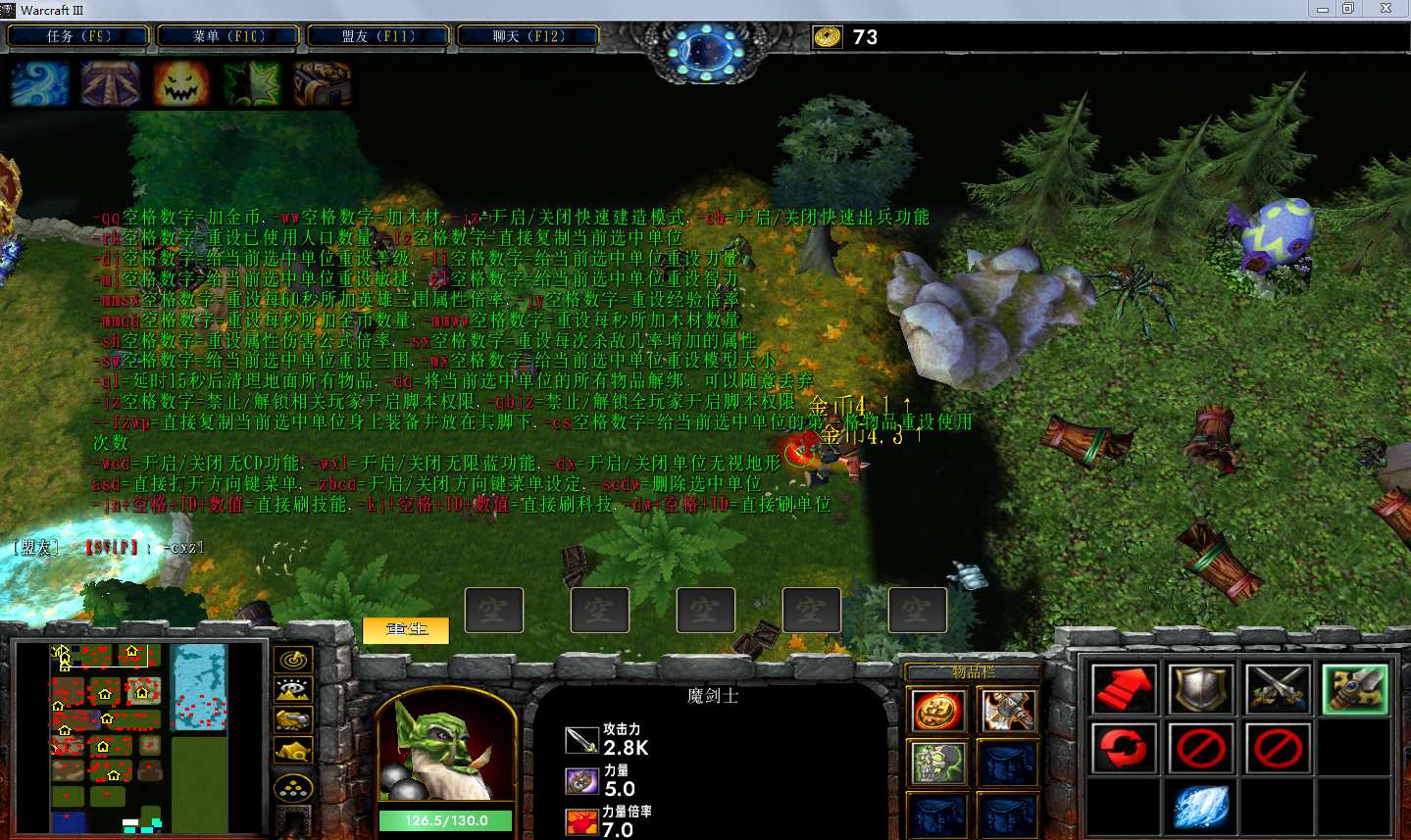Close the Warcraft III window

click(x=1386, y=9)
